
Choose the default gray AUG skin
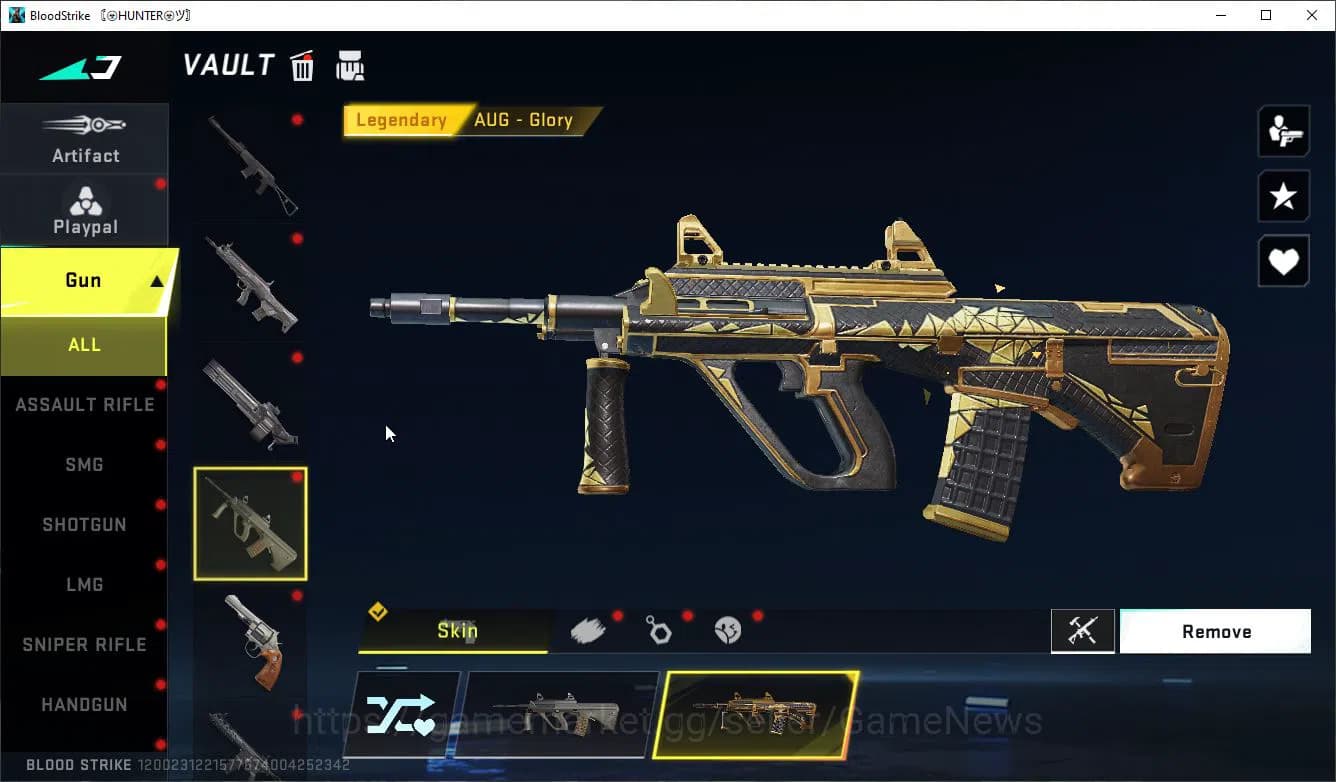562,714
